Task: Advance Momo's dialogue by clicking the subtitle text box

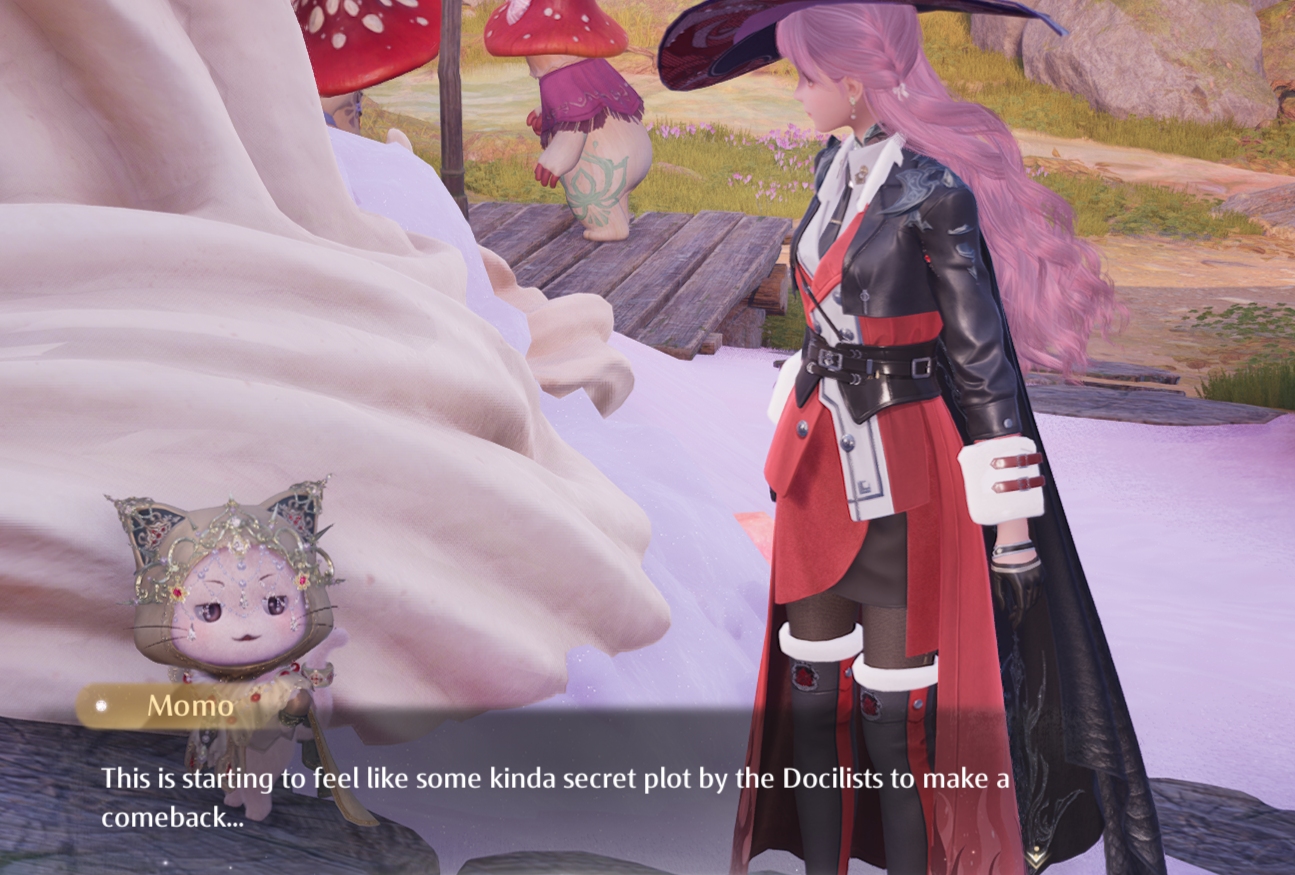Action: point(555,796)
